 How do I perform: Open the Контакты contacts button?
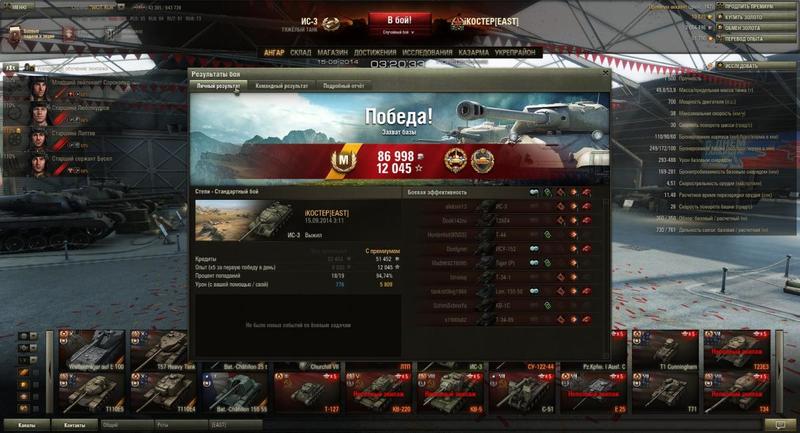[x=75, y=425]
